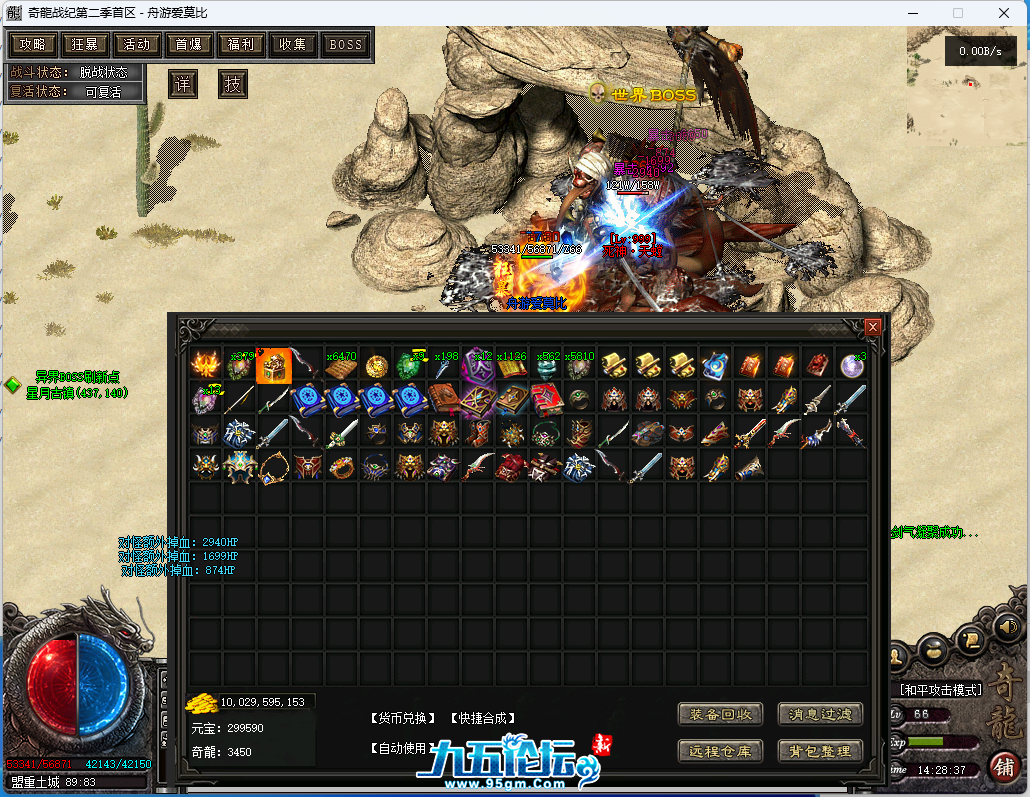Toggle the sound speaker icon

coord(1007,627)
